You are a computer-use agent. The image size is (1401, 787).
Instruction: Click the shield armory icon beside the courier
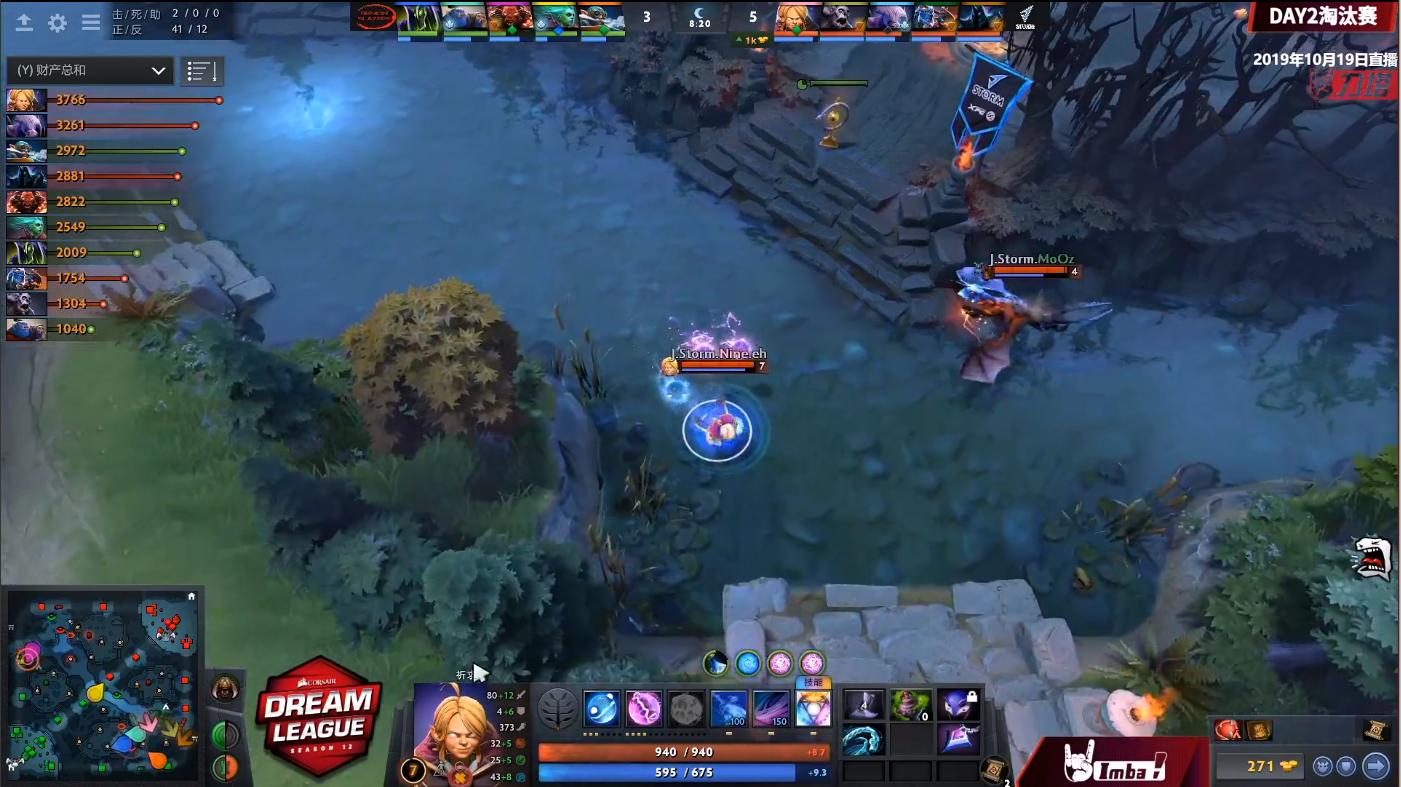[1347, 766]
